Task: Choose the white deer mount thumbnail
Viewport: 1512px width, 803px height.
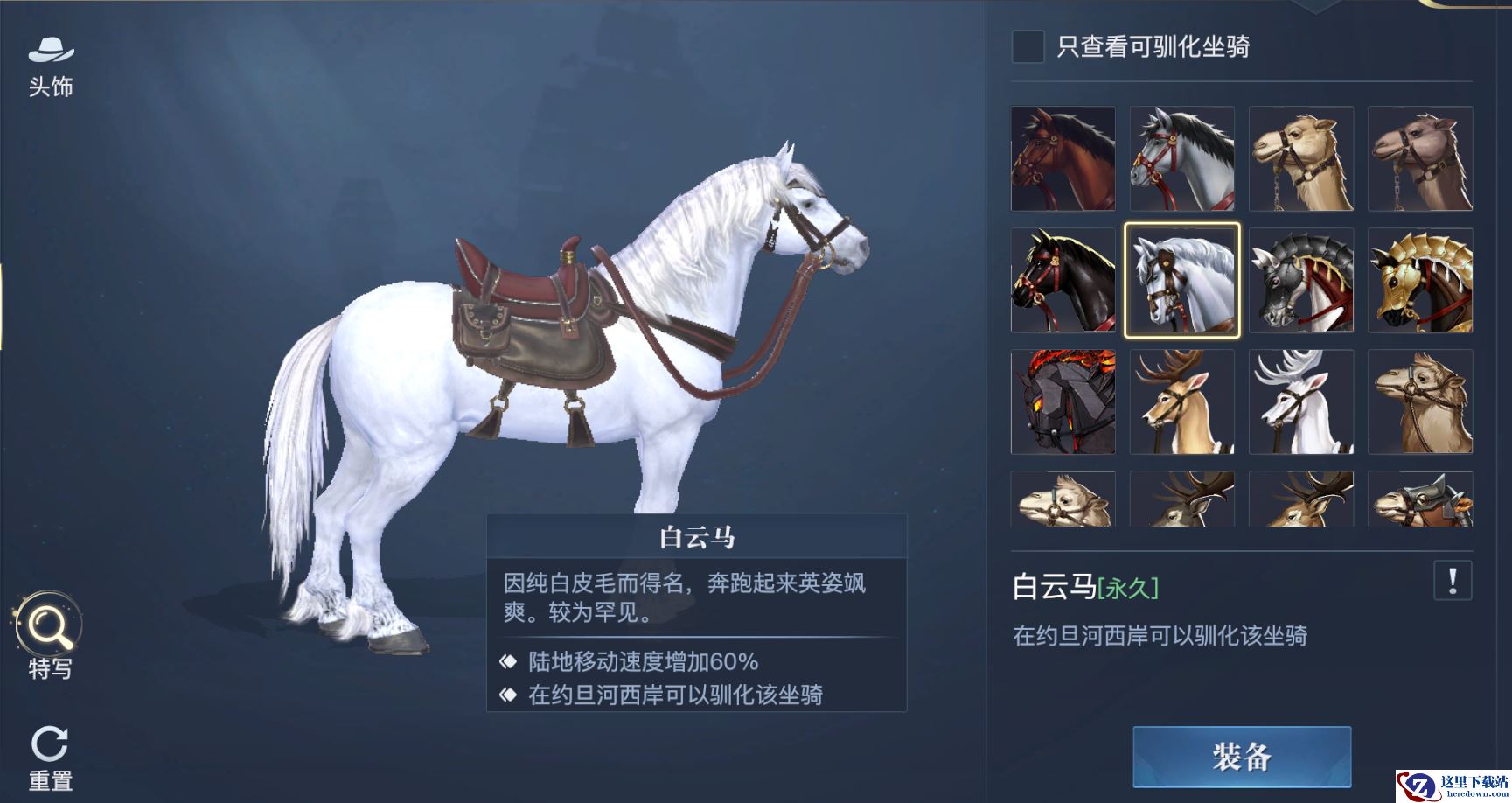Action: point(1301,401)
